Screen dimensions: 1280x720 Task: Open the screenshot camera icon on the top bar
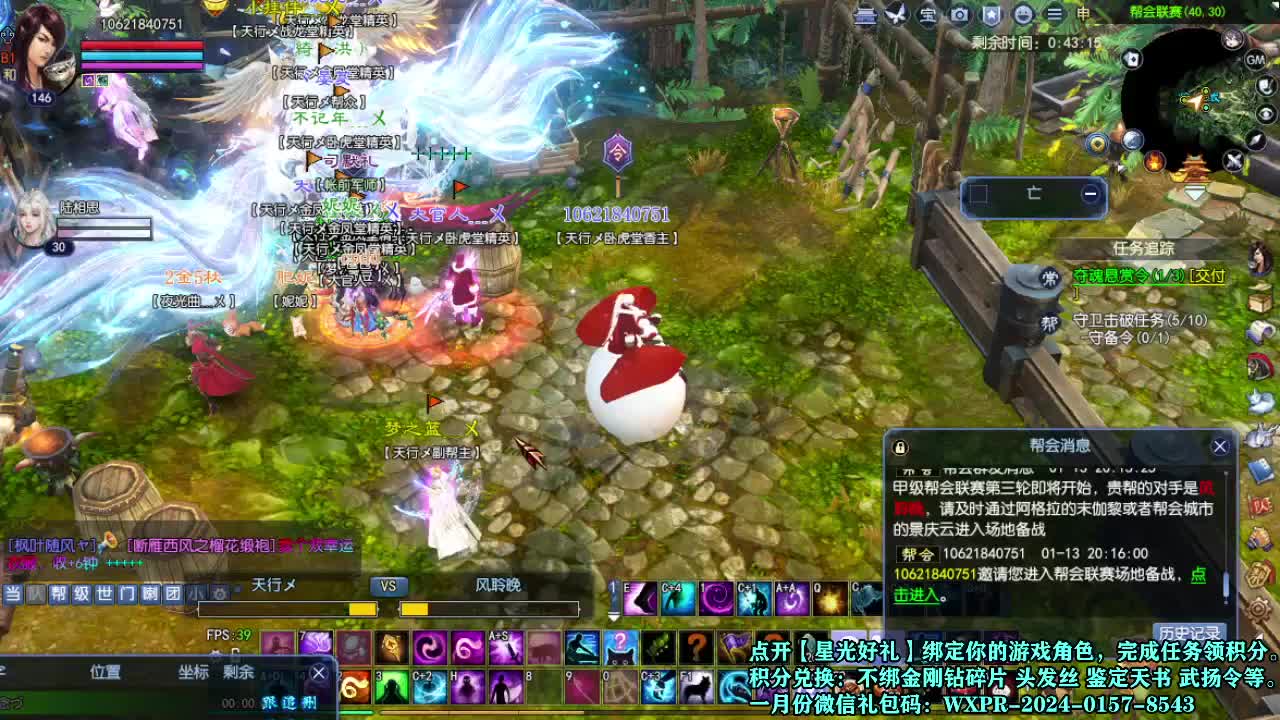(959, 15)
